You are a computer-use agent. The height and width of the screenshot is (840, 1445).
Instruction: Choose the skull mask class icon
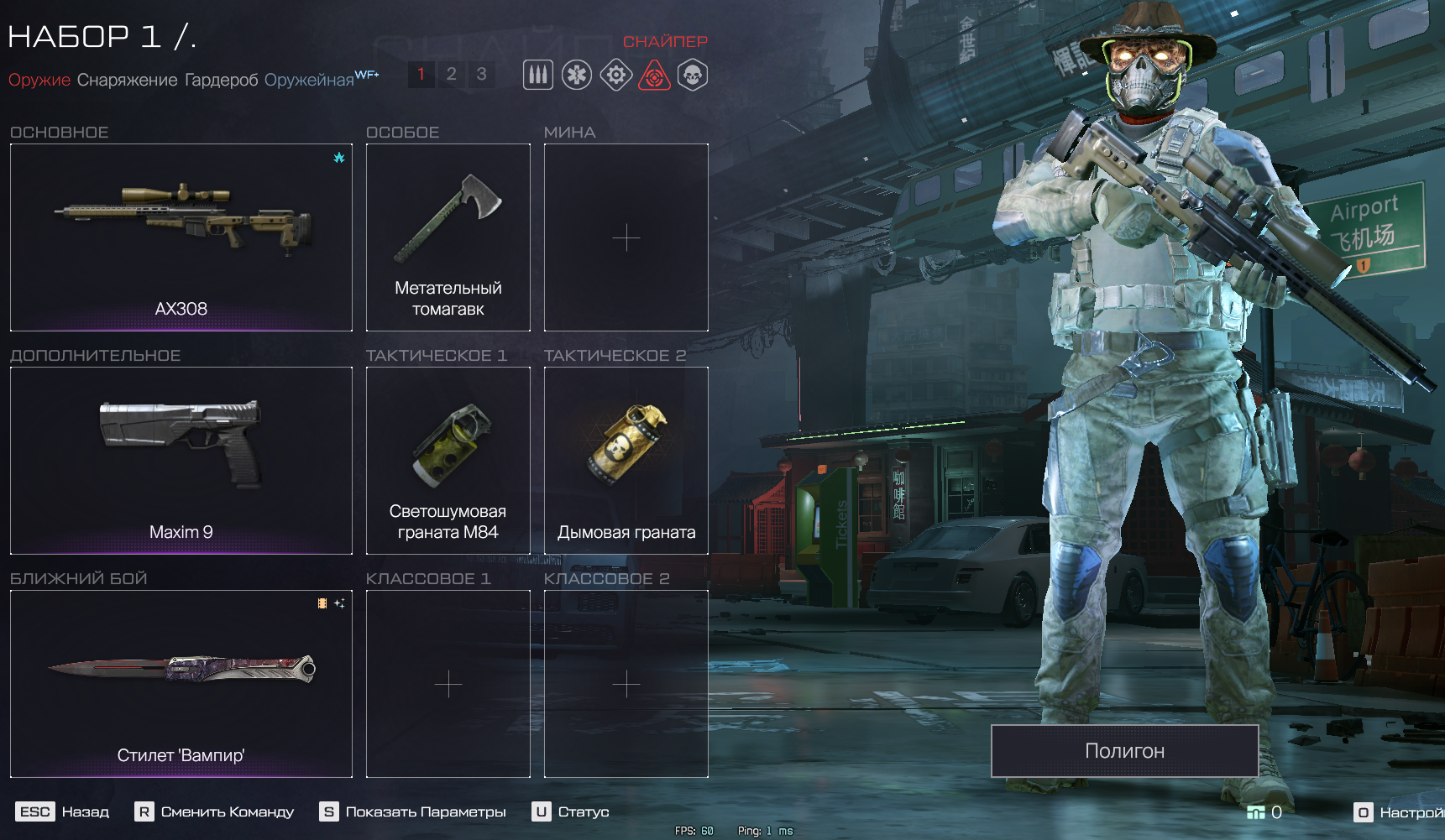click(693, 76)
